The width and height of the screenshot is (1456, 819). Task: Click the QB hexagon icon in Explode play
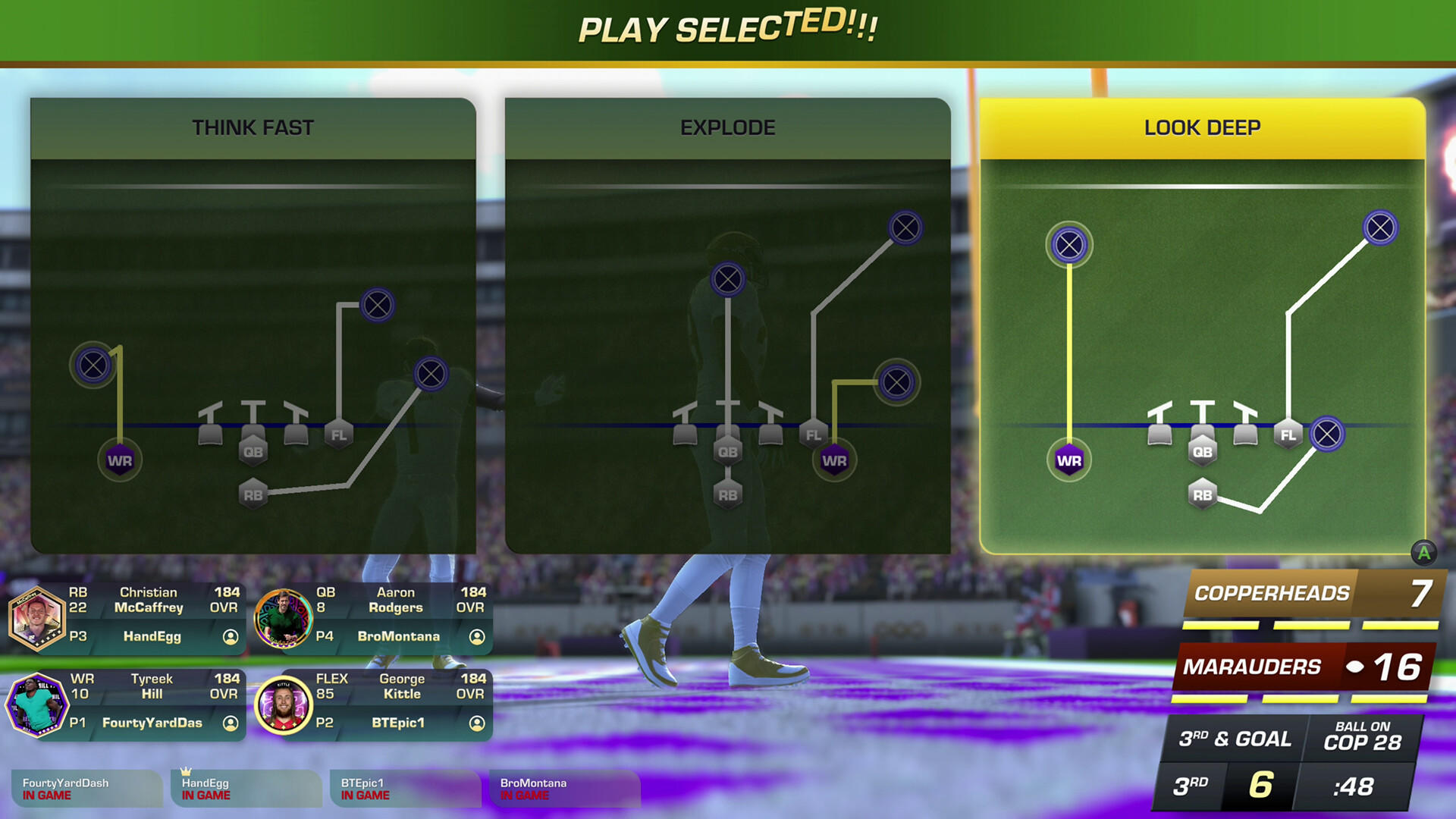[728, 451]
